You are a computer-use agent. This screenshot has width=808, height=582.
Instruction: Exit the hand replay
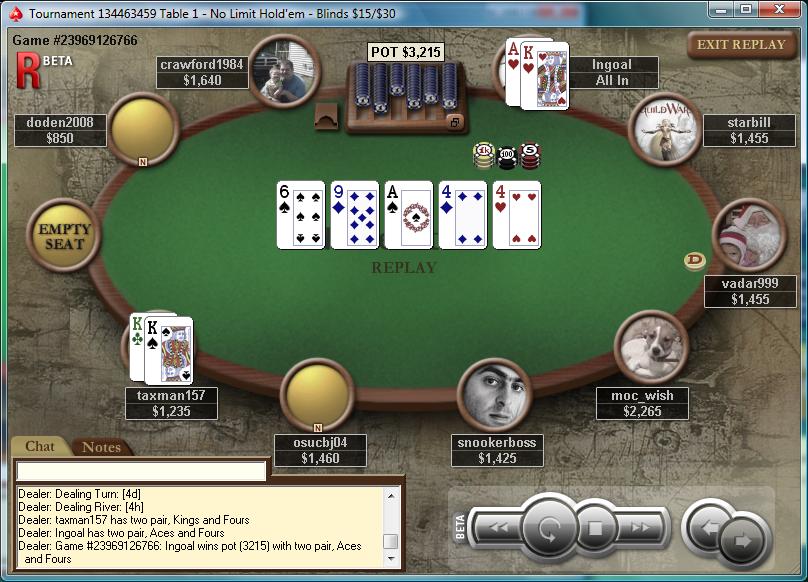point(741,45)
